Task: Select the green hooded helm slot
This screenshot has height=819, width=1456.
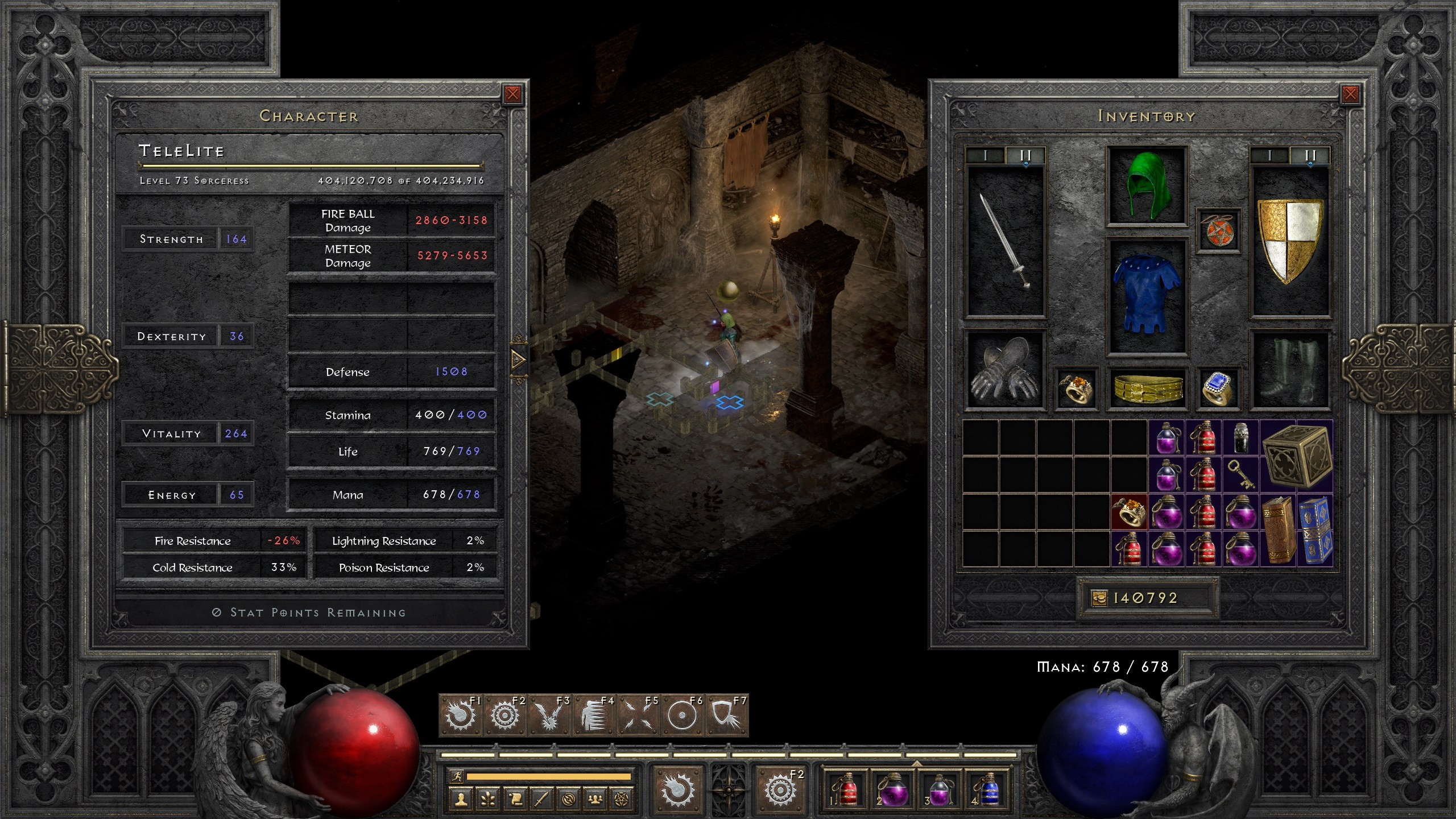Action: click(1147, 185)
